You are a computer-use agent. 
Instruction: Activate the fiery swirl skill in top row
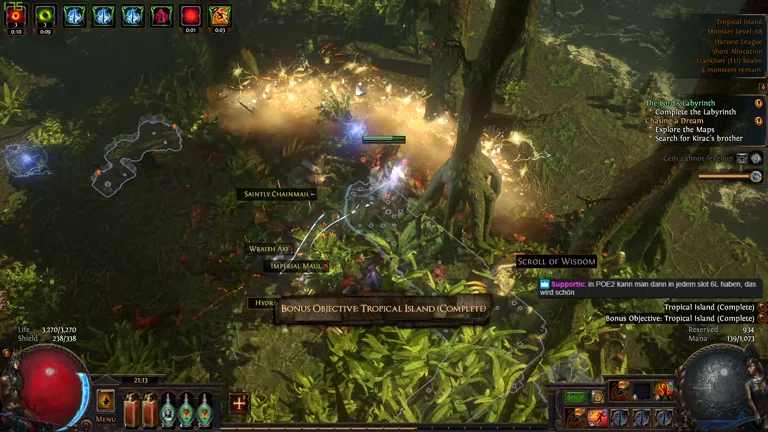coord(664,390)
